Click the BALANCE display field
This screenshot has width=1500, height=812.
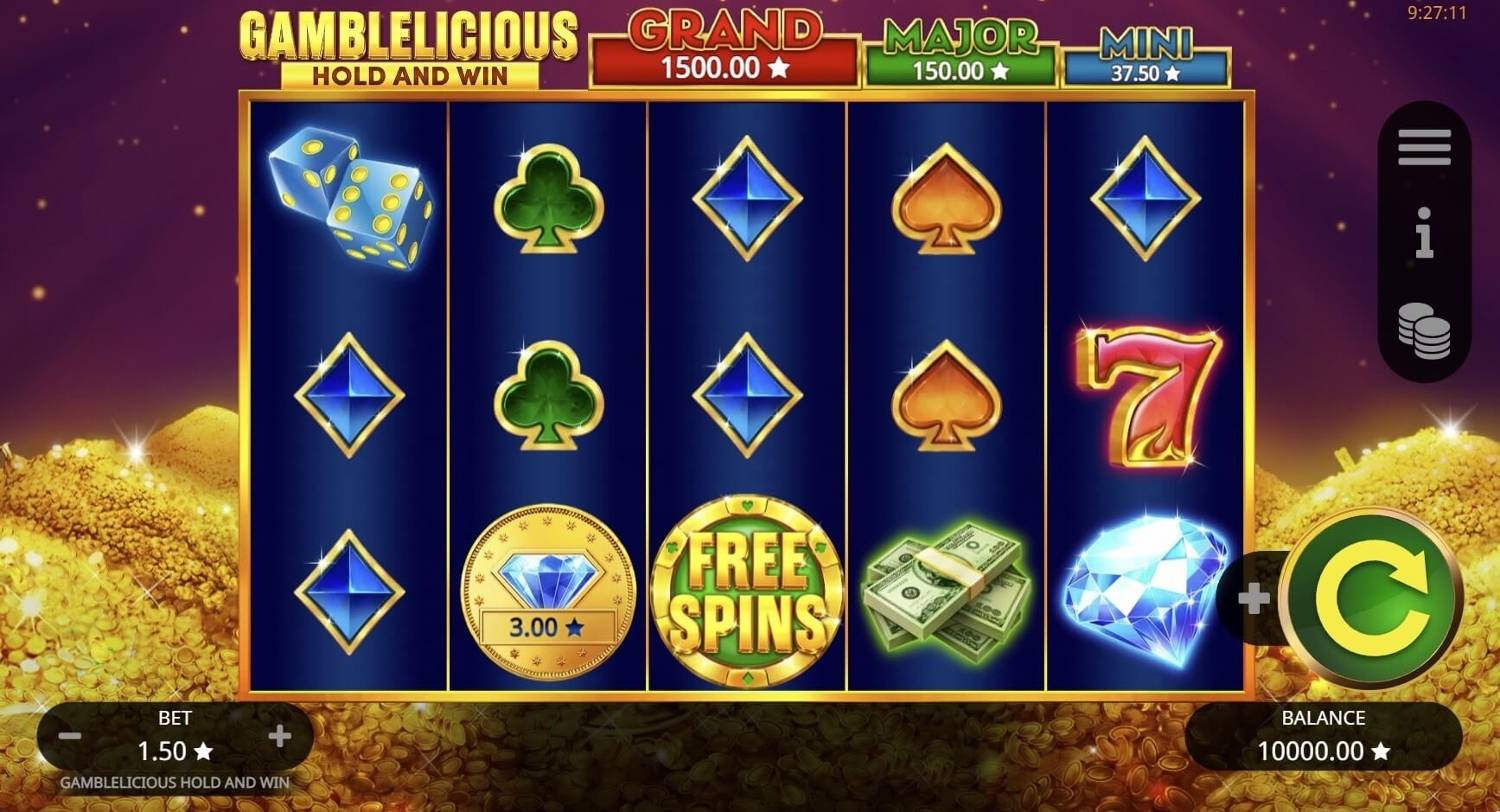1325,735
